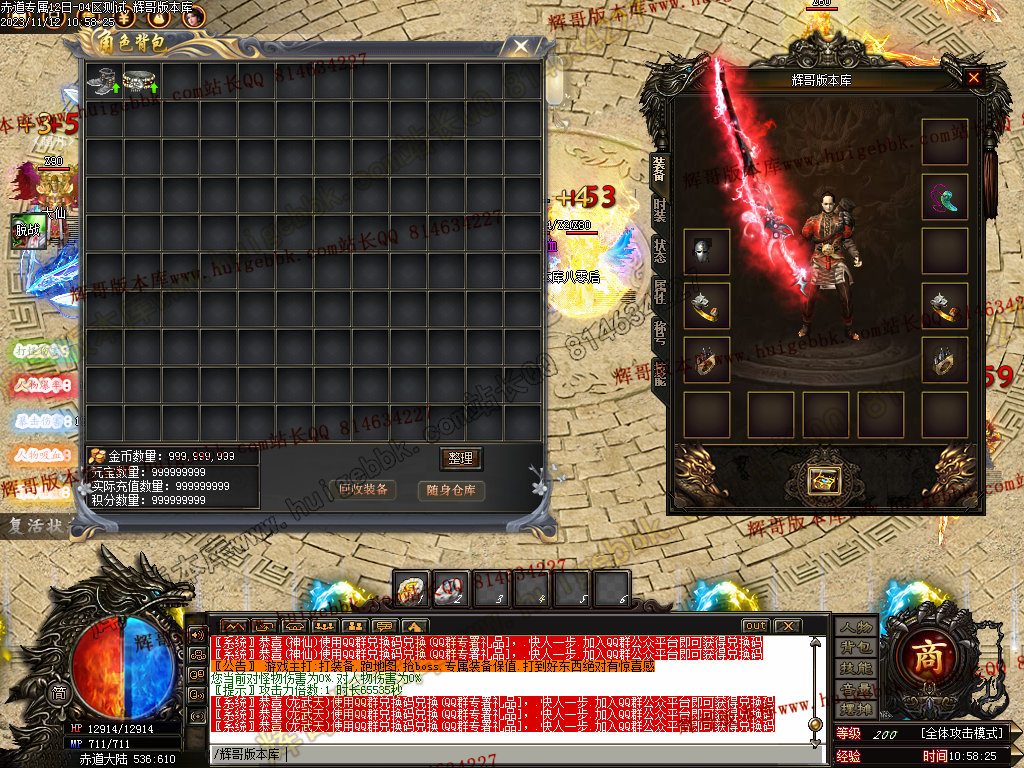Select the studded belt item in the bag

coord(141,82)
